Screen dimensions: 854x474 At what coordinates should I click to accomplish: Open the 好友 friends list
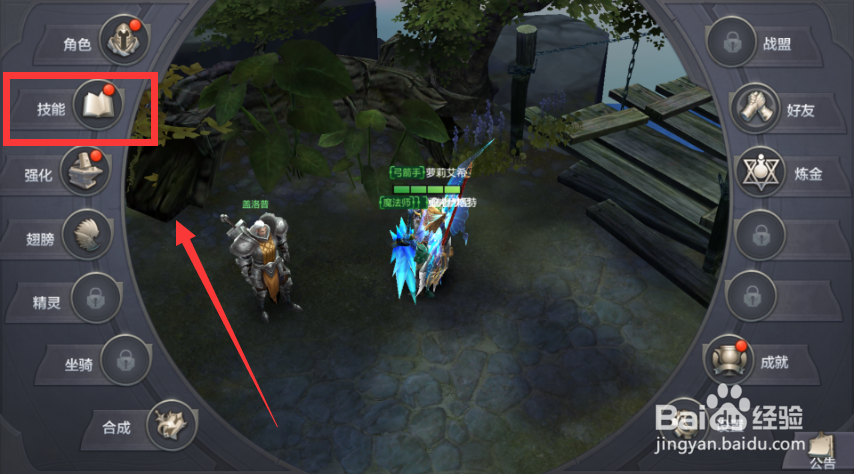pyautogui.click(x=756, y=109)
